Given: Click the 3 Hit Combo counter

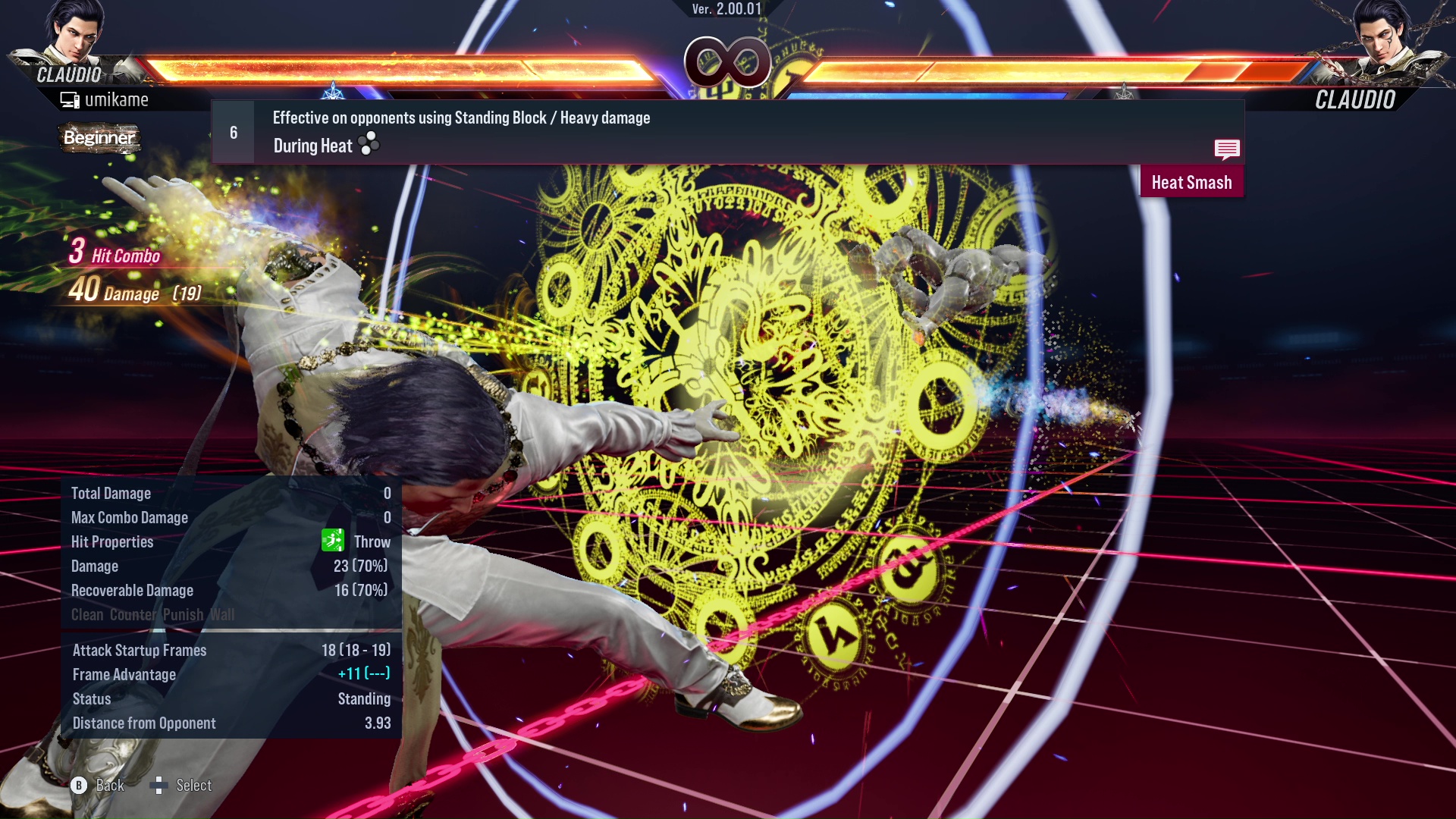Looking at the screenshot, I should [x=114, y=254].
